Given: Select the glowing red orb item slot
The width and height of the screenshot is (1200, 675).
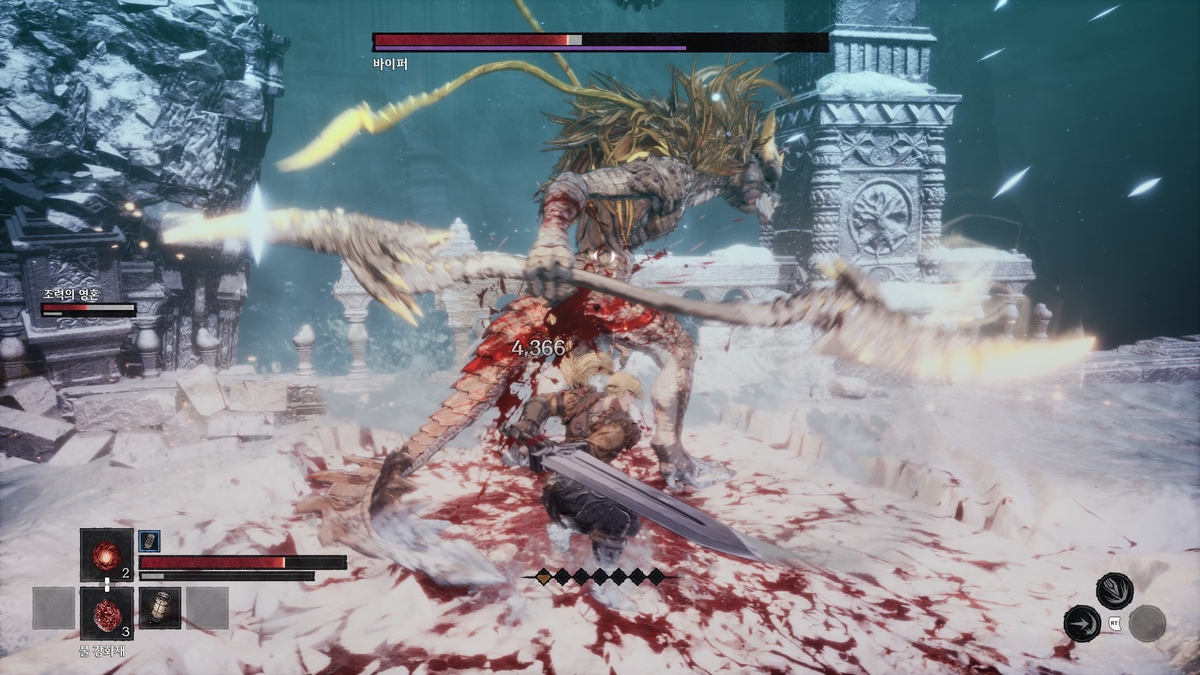Looking at the screenshot, I should (x=106, y=554).
